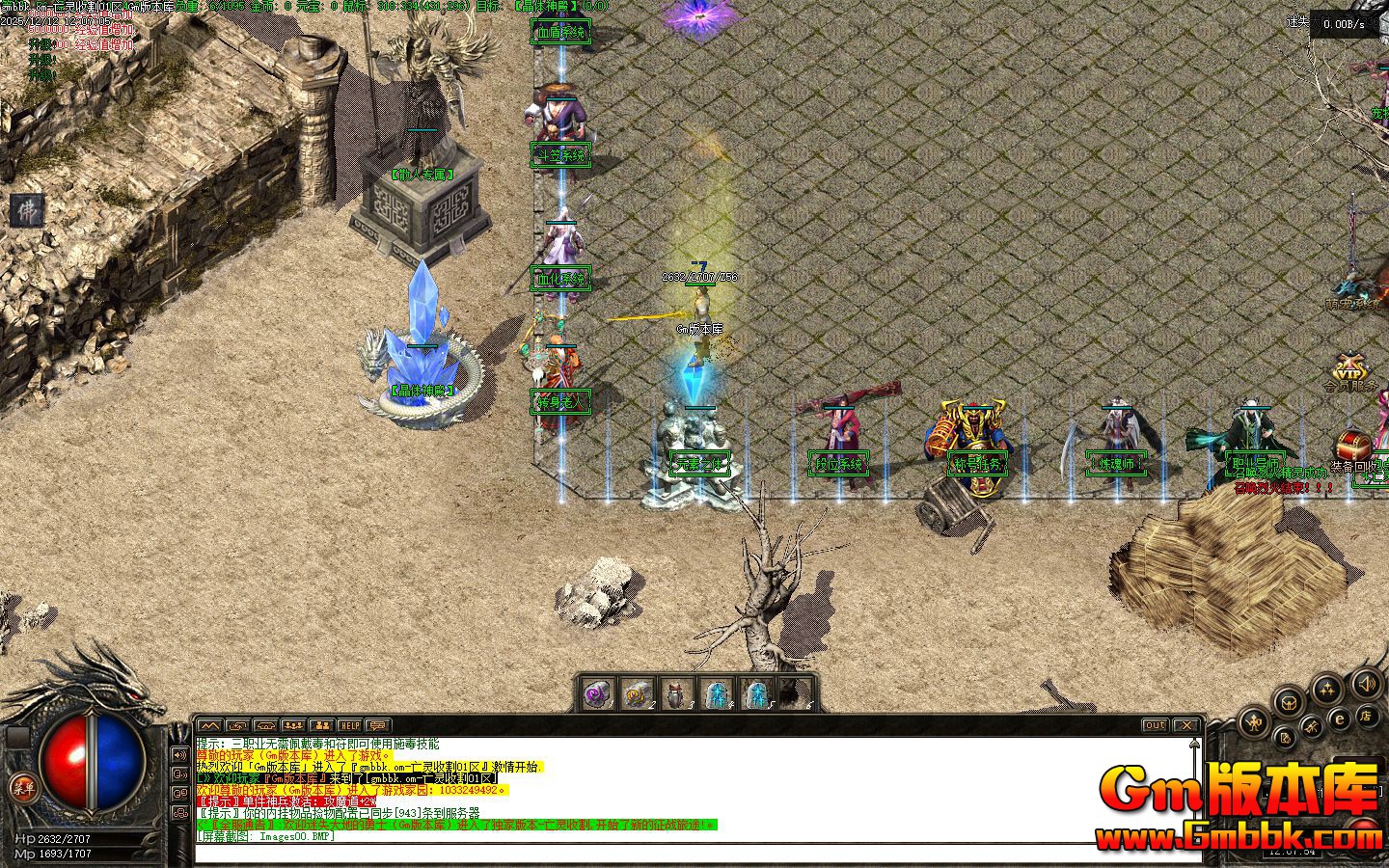Use the golden swirl scroll in slot 2

[x=636, y=693]
